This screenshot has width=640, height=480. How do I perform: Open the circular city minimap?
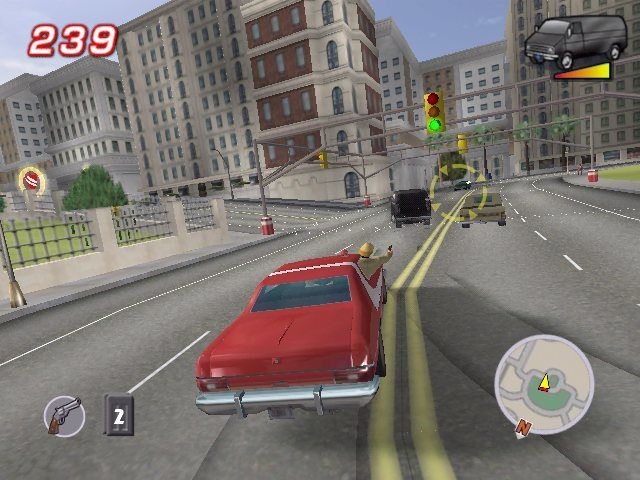click(x=543, y=384)
